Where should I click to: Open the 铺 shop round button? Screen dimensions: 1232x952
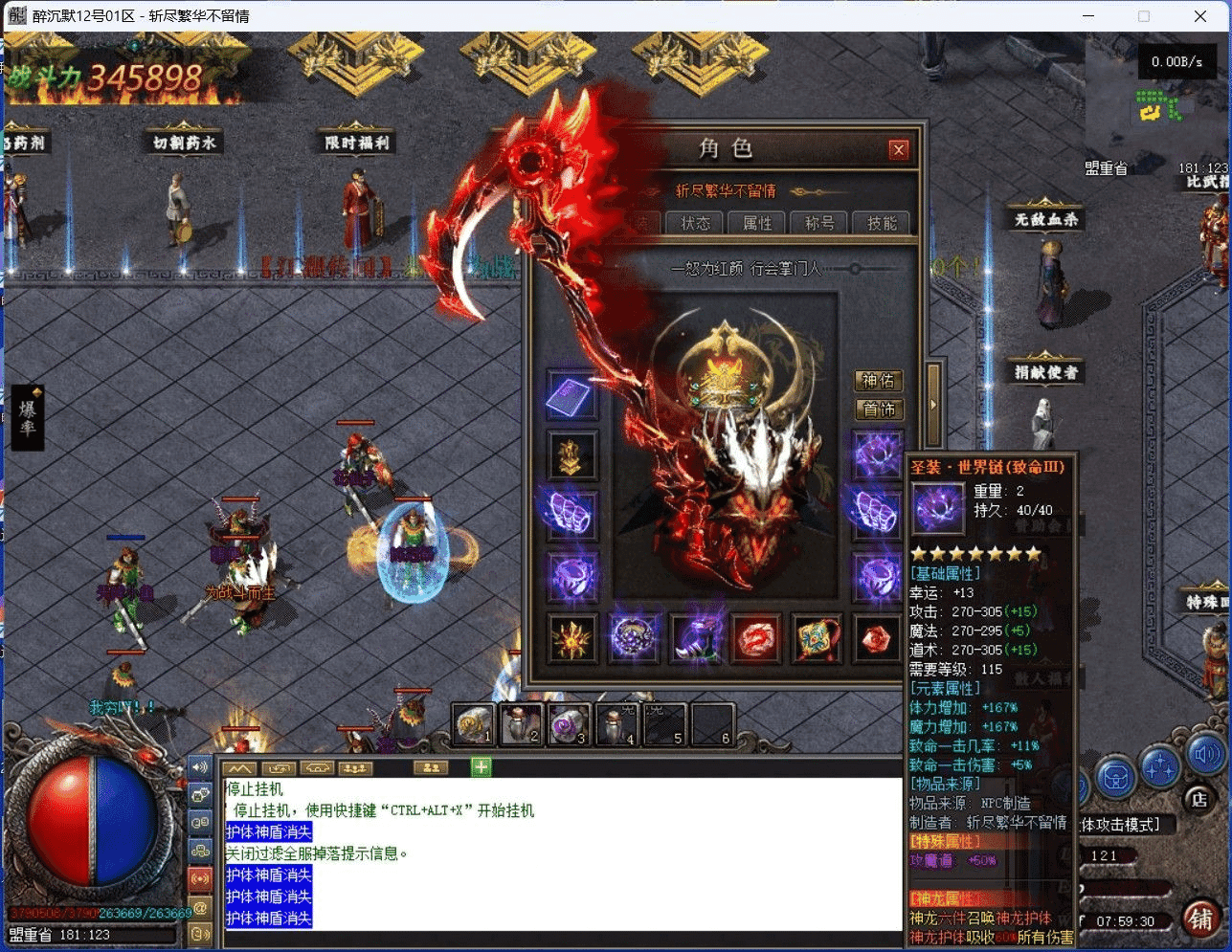pos(1200,919)
